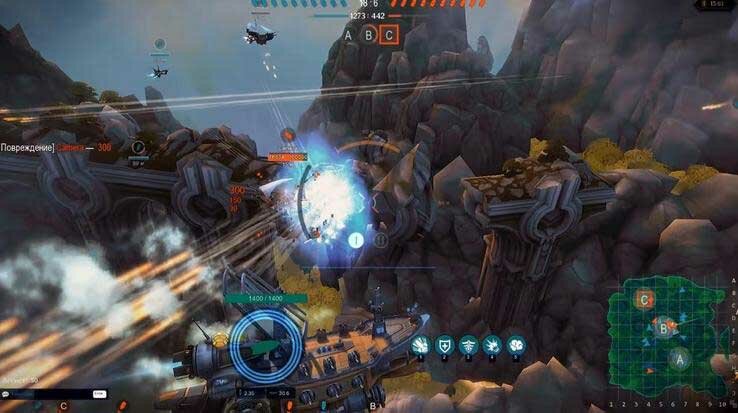Activate the fifth ability with the cloud icon
The image size is (738, 413).
tap(516, 344)
